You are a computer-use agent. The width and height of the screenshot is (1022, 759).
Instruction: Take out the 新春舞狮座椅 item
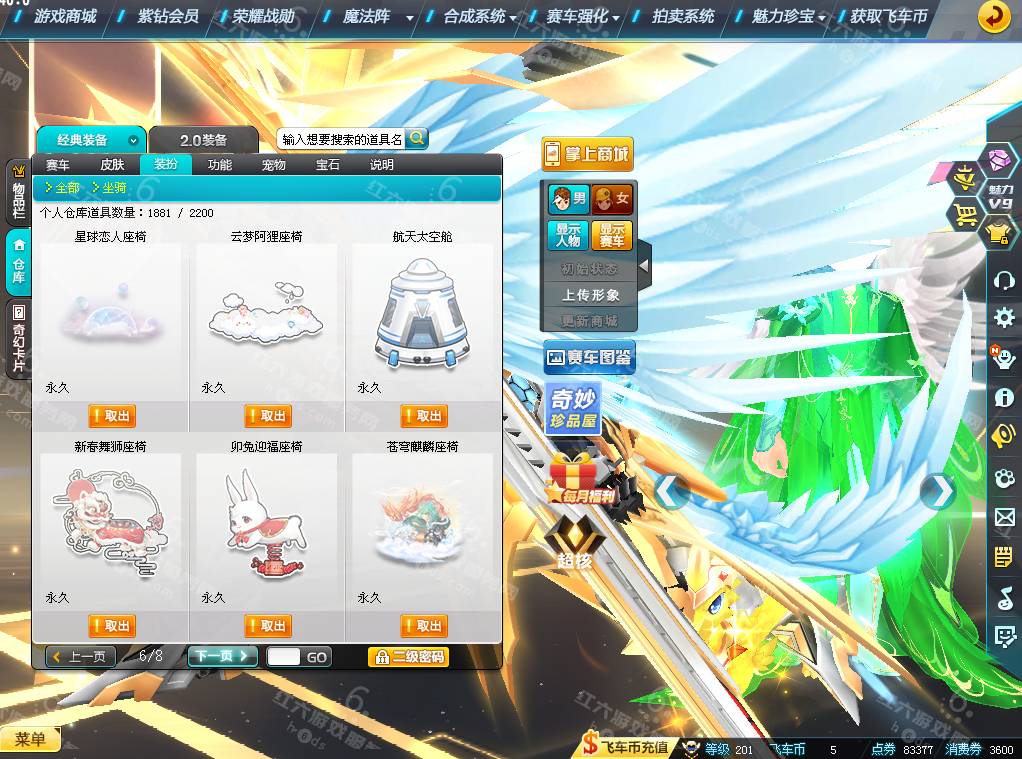[x=111, y=626]
